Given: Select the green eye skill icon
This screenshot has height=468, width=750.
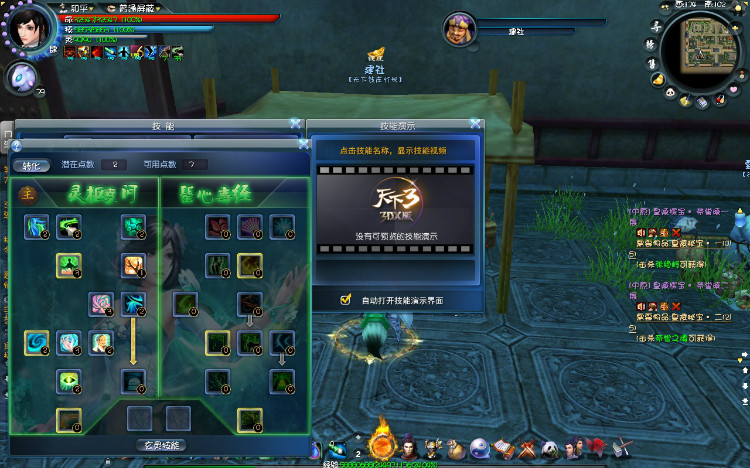Looking at the screenshot, I should pyautogui.click(x=69, y=380).
